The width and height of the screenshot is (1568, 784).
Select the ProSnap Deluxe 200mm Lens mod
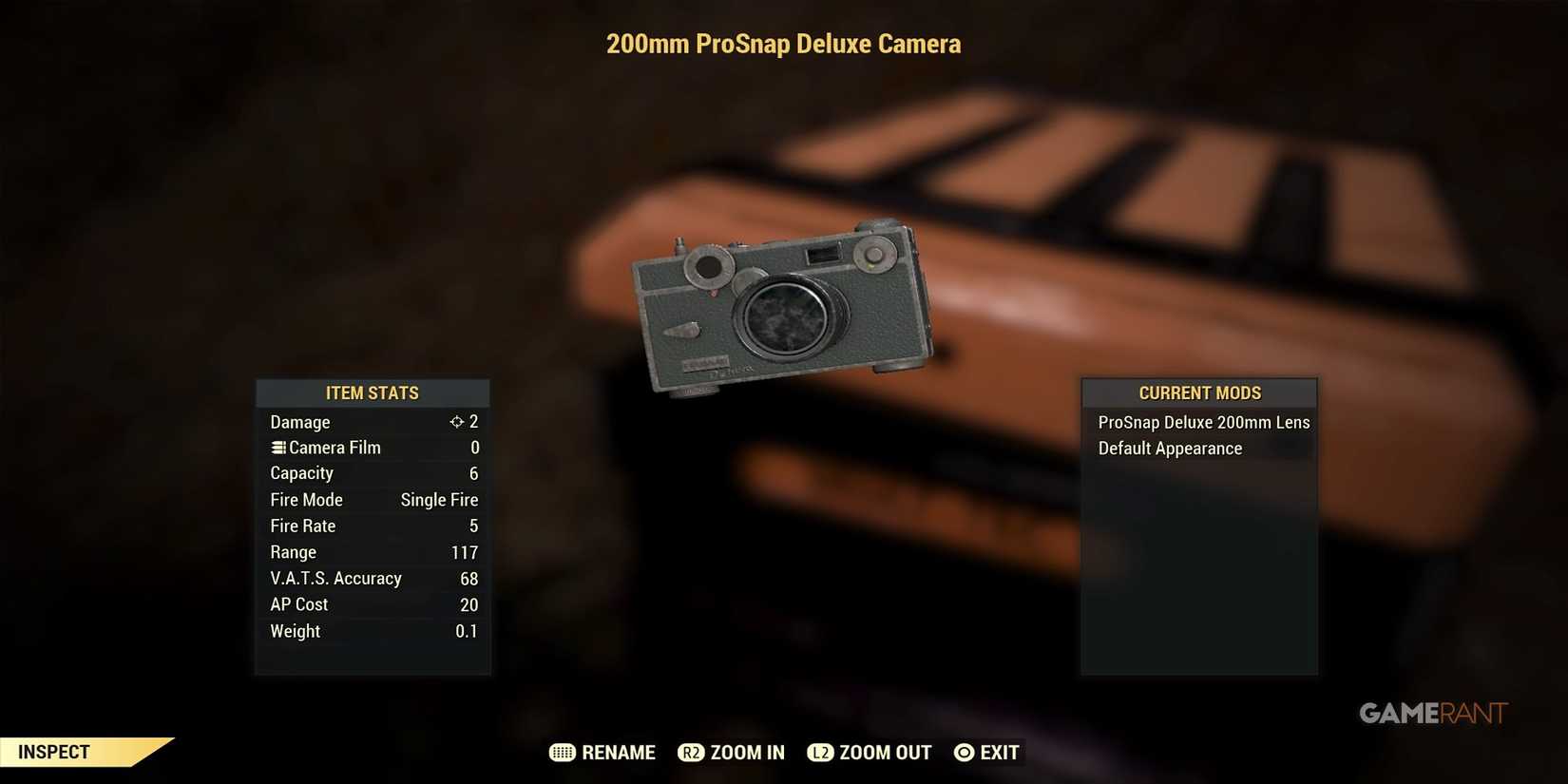point(1203,422)
